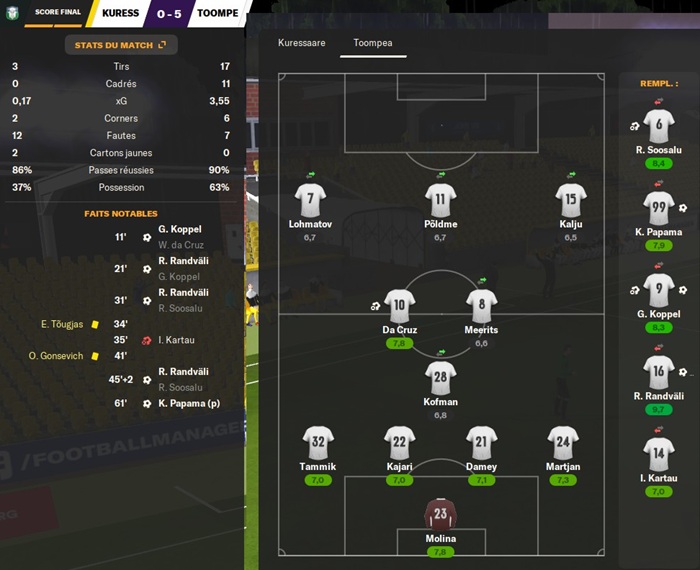Select substitute G. Koppel number 9
This screenshot has height=570, width=700.
(658, 290)
